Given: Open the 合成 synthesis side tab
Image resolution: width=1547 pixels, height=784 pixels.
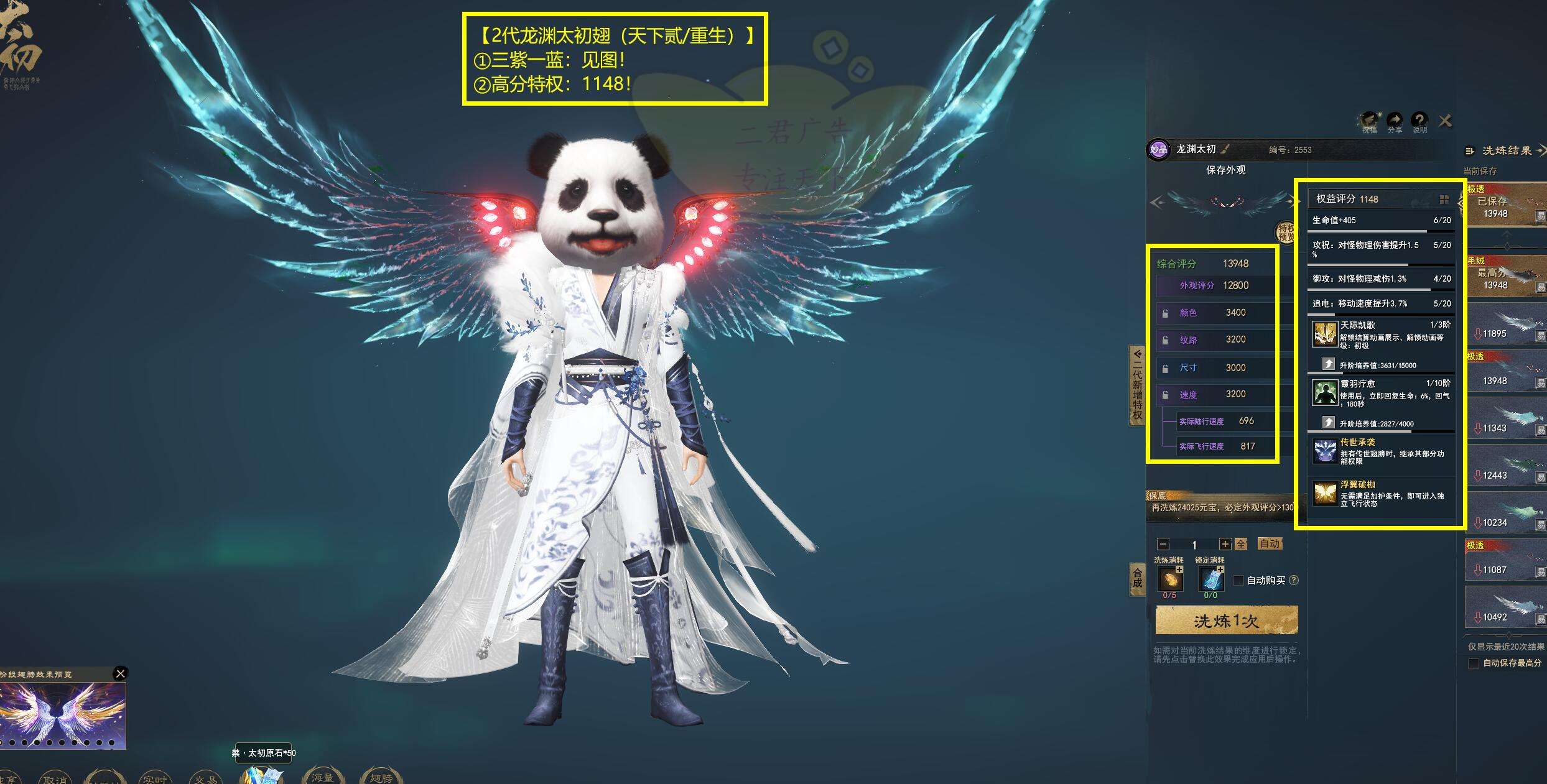Looking at the screenshot, I should 1137,578.
